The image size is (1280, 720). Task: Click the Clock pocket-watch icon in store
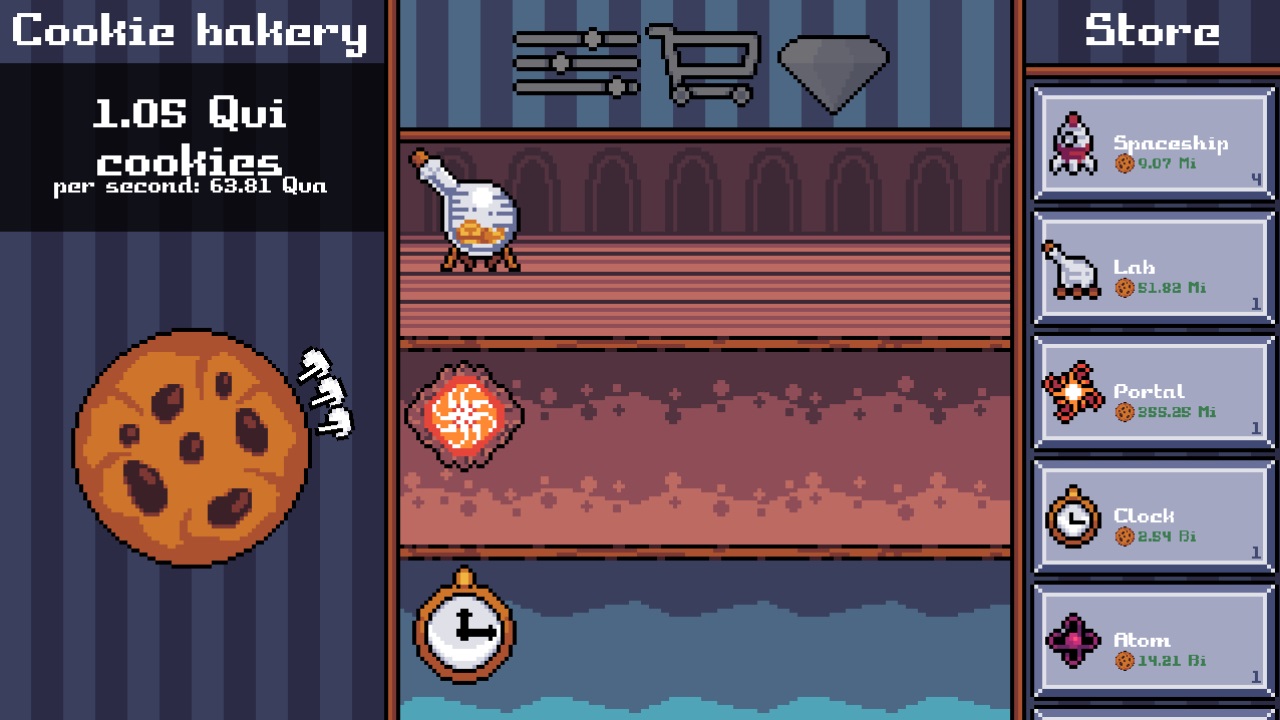click(1072, 517)
